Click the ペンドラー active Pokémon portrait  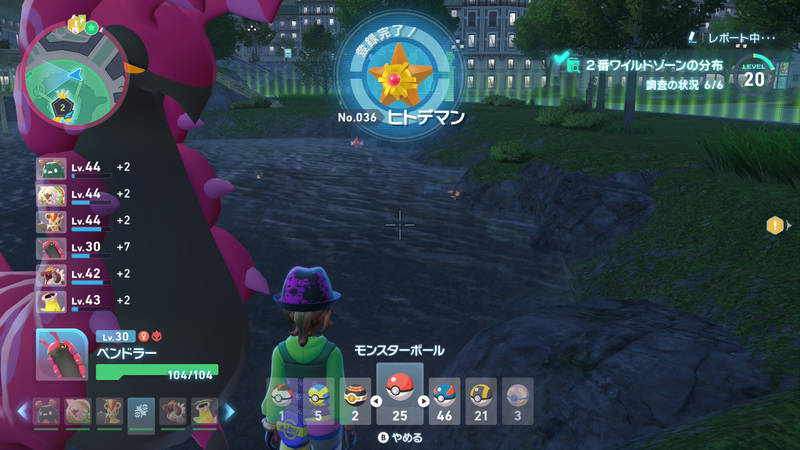[60, 354]
